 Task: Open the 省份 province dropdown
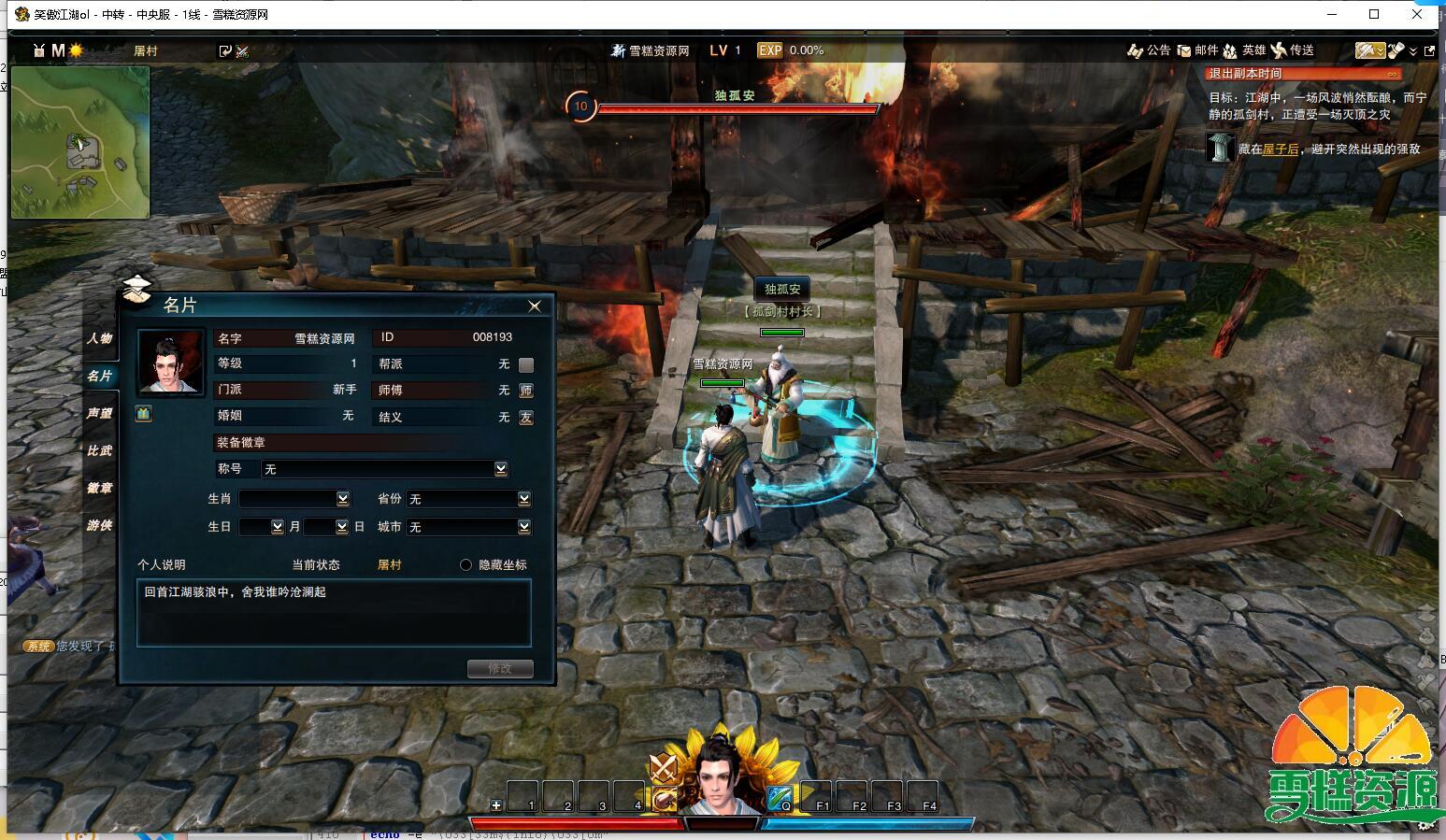(x=523, y=499)
